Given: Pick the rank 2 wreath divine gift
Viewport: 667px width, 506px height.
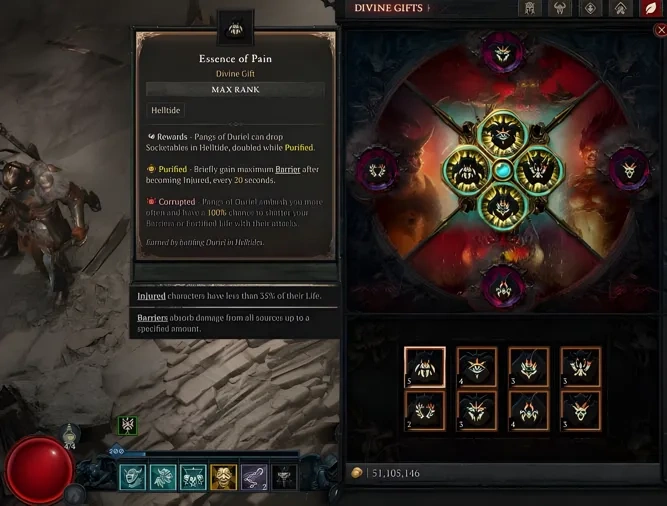Looking at the screenshot, I should tap(425, 410).
